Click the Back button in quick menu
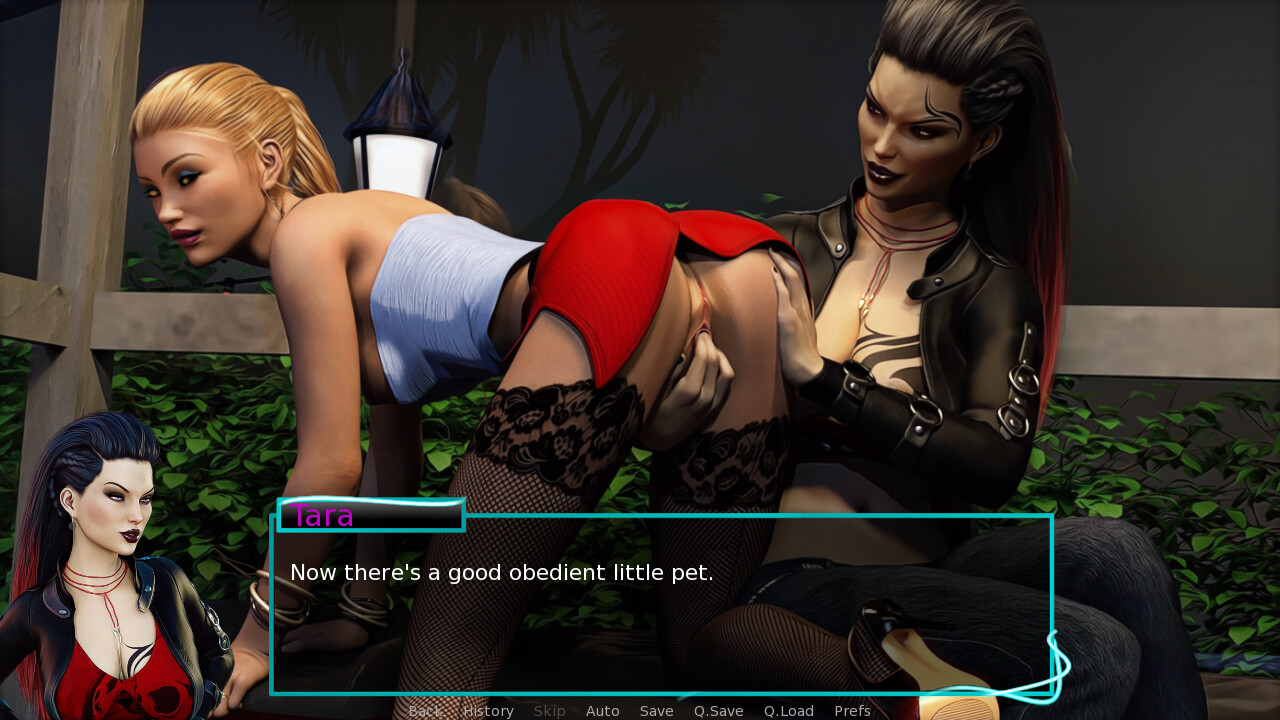The image size is (1280, 720). (x=424, y=711)
